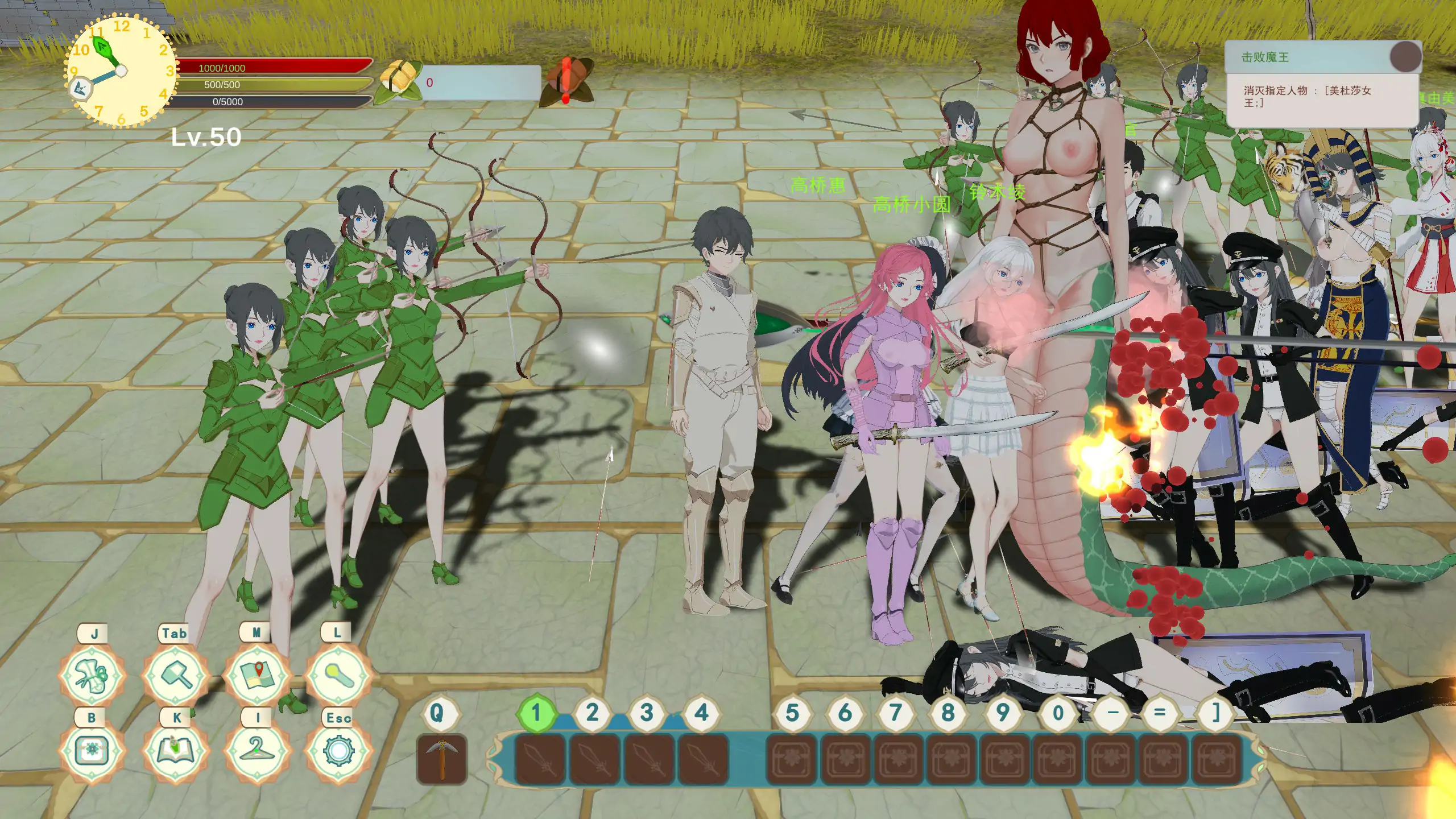
Task: Open the treasure chest inventory
Action: 92,751
